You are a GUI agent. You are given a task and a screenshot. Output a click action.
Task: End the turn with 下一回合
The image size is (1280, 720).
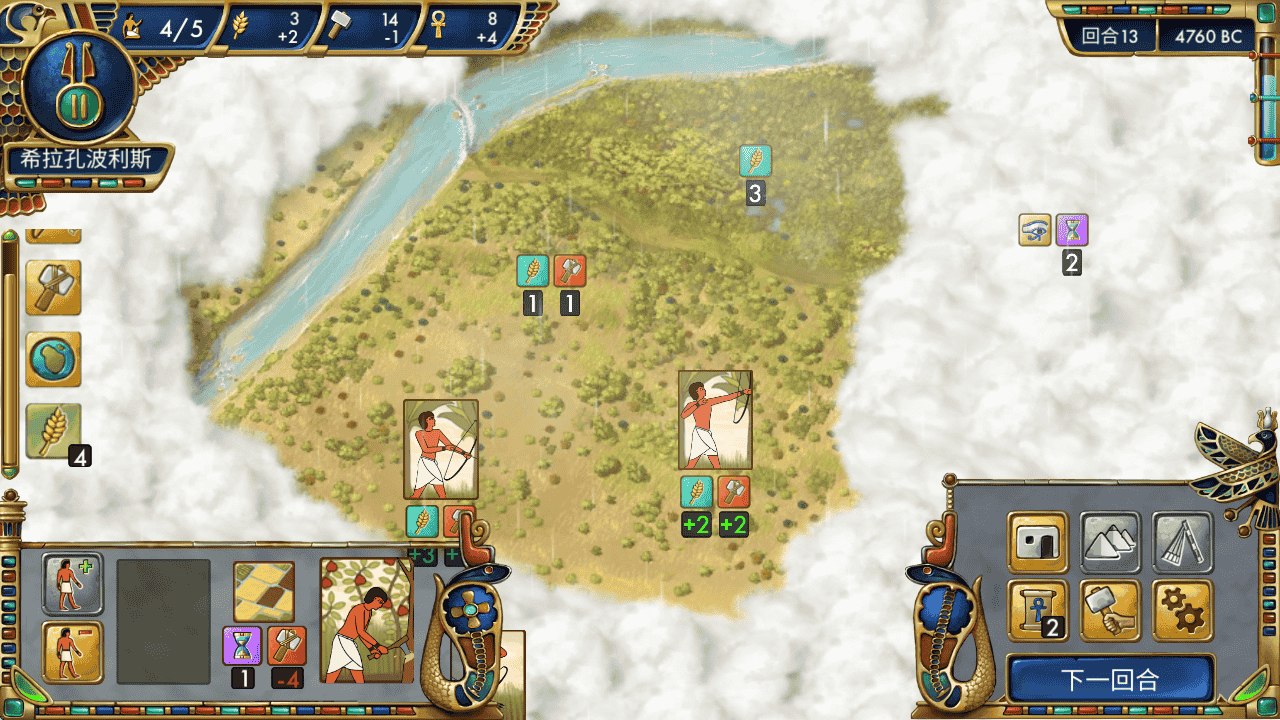point(1110,681)
